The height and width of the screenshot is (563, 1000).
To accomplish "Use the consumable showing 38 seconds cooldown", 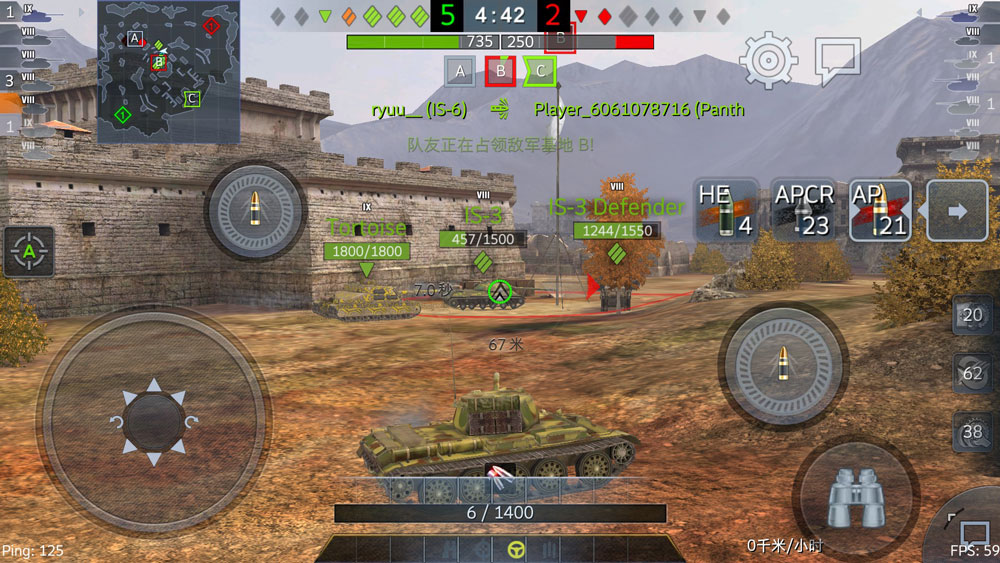I will coord(972,432).
